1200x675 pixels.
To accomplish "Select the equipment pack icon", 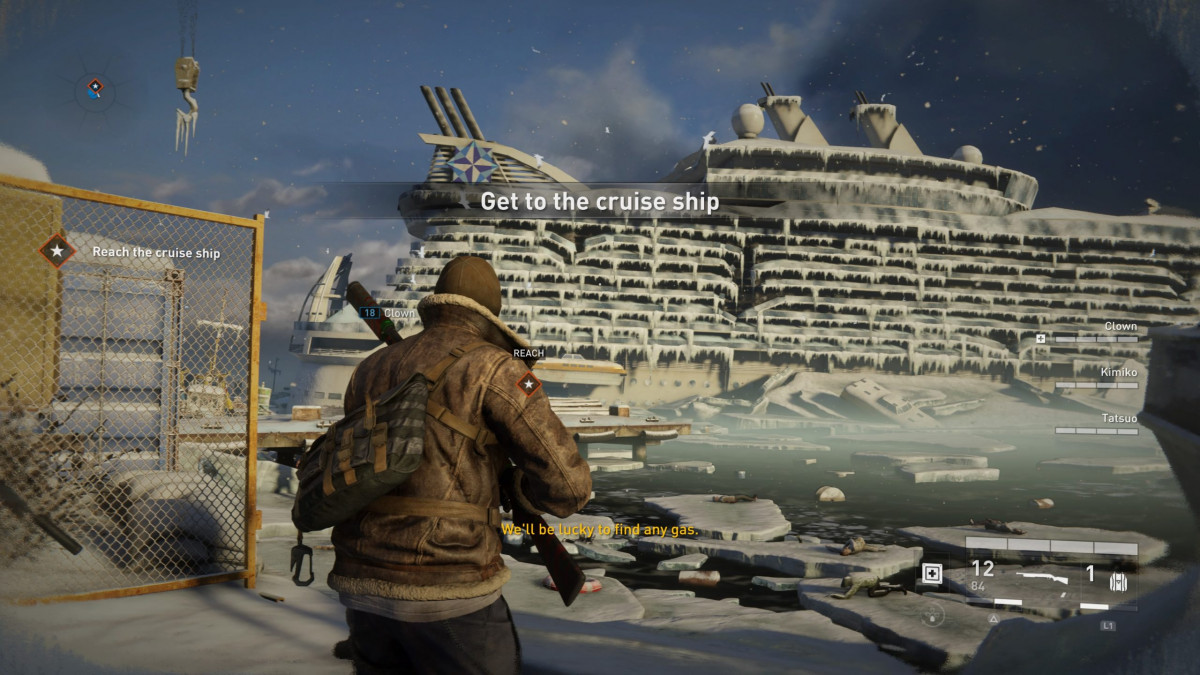I will tap(1118, 579).
